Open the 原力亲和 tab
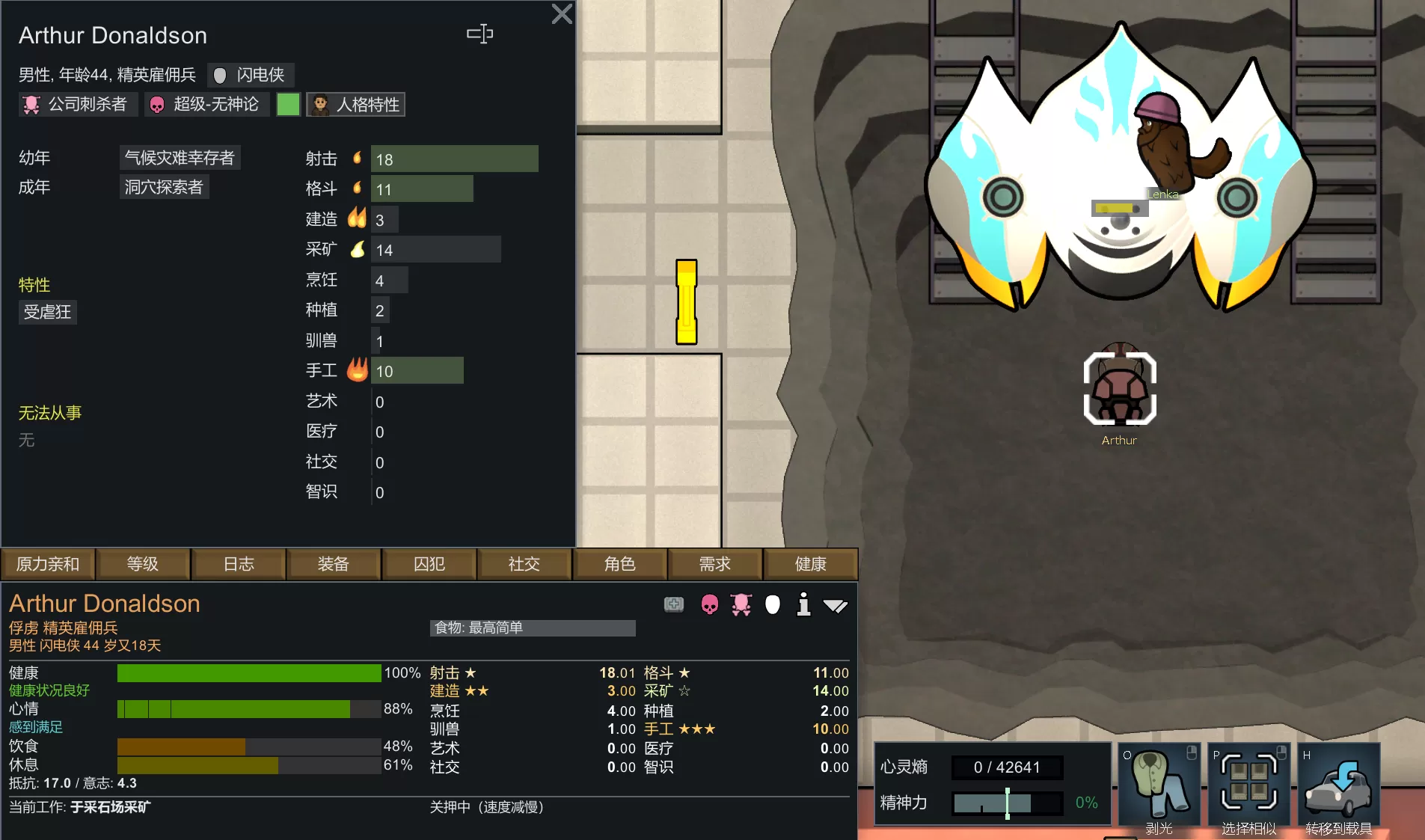The image size is (1425, 840). coord(48,564)
